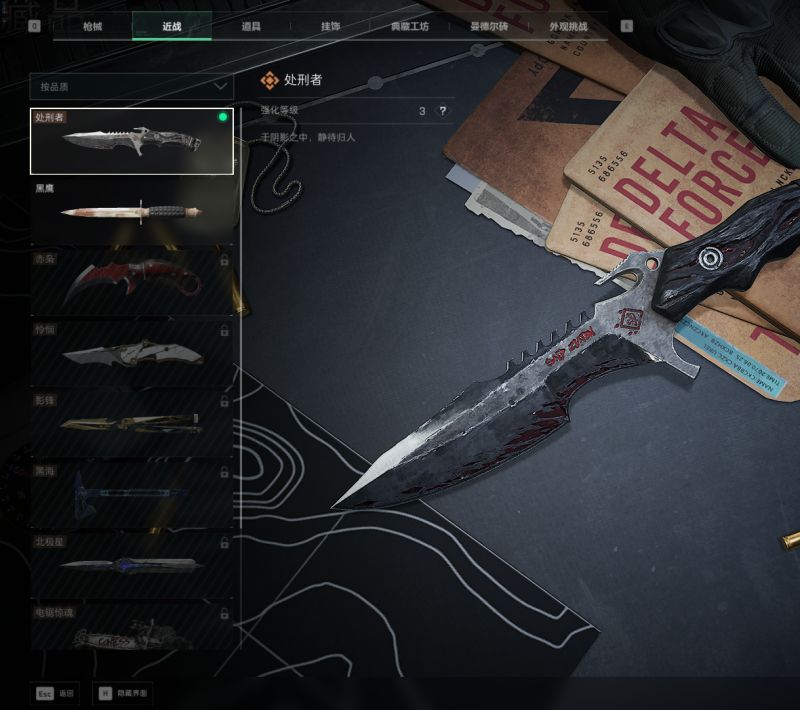Show the 外观挑战 appearance challenge tab
This screenshot has height=710, width=800.
[567, 26]
